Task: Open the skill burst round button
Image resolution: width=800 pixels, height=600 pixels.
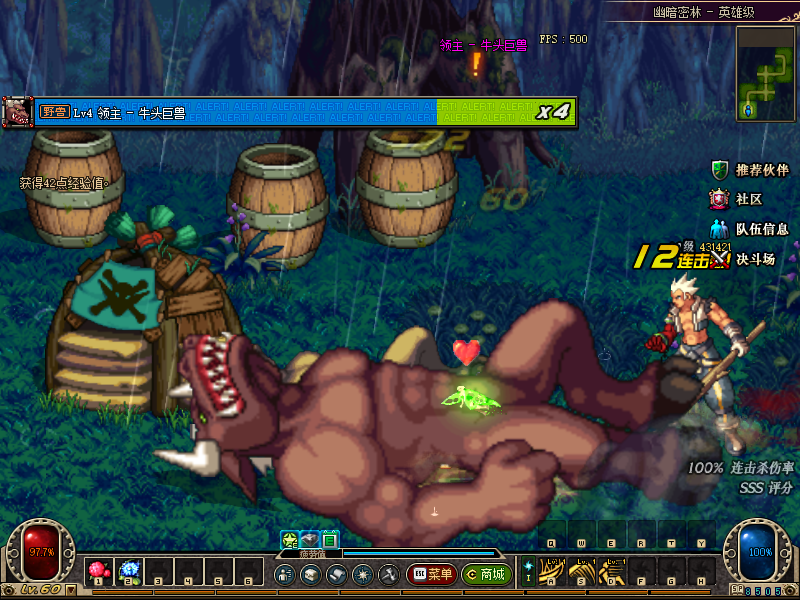Action: tap(362, 575)
